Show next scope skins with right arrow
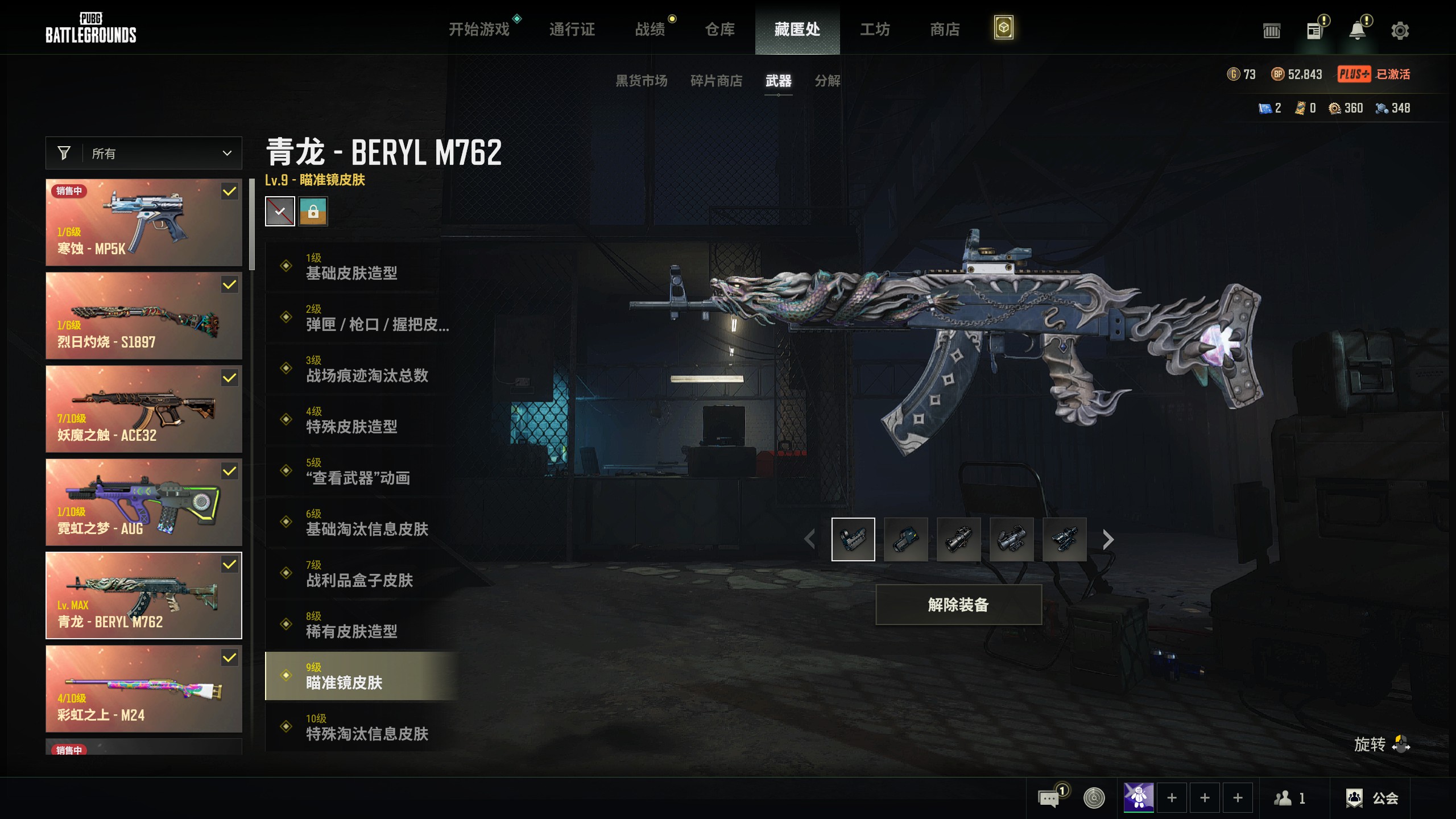The height and width of the screenshot is (819, 1456). click(1107, 539)
